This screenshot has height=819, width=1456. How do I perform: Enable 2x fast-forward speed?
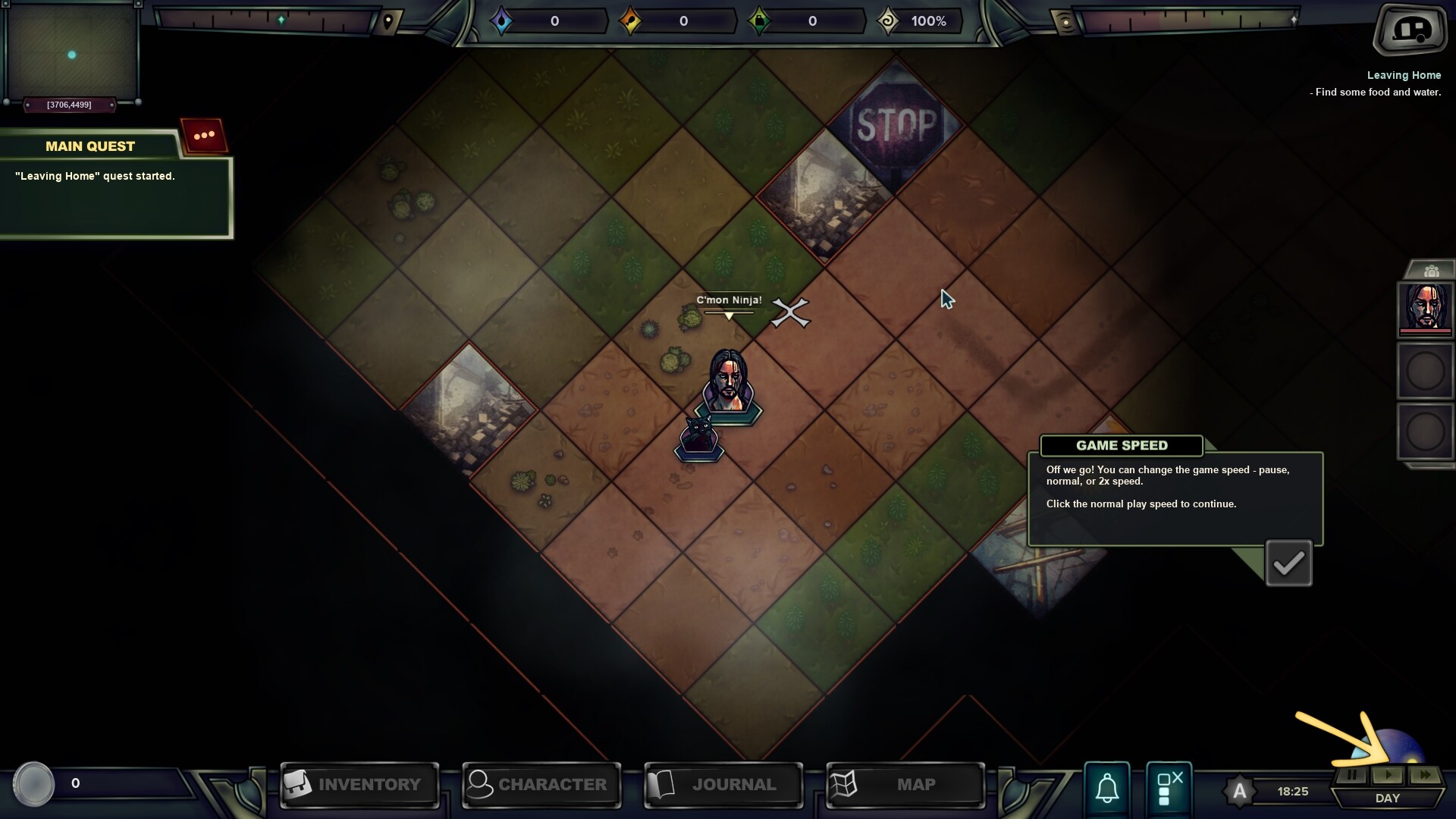(x=1425, y=775)
